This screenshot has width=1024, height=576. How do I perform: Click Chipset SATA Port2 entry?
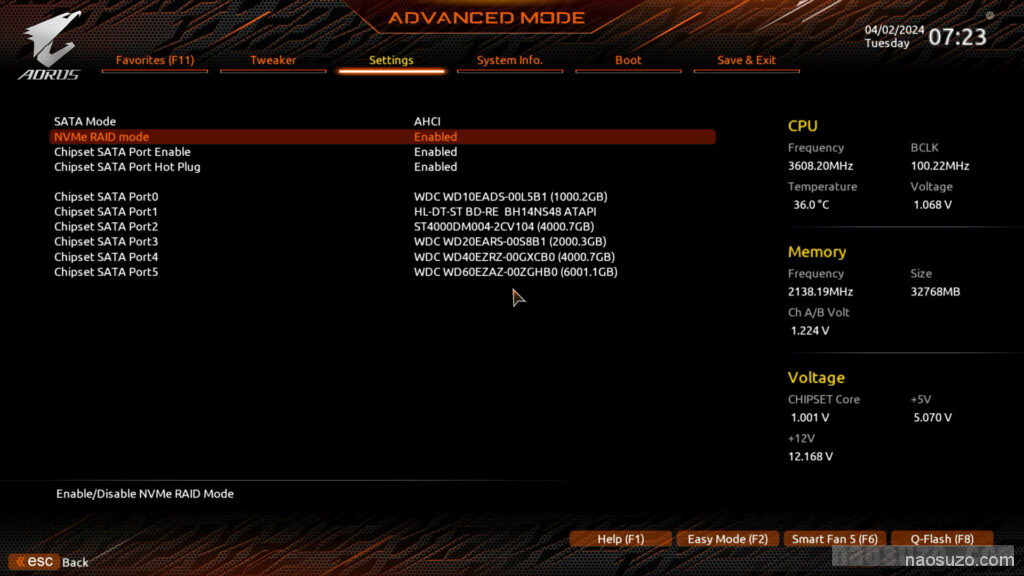pyautogui.click(x=106, y=227)
